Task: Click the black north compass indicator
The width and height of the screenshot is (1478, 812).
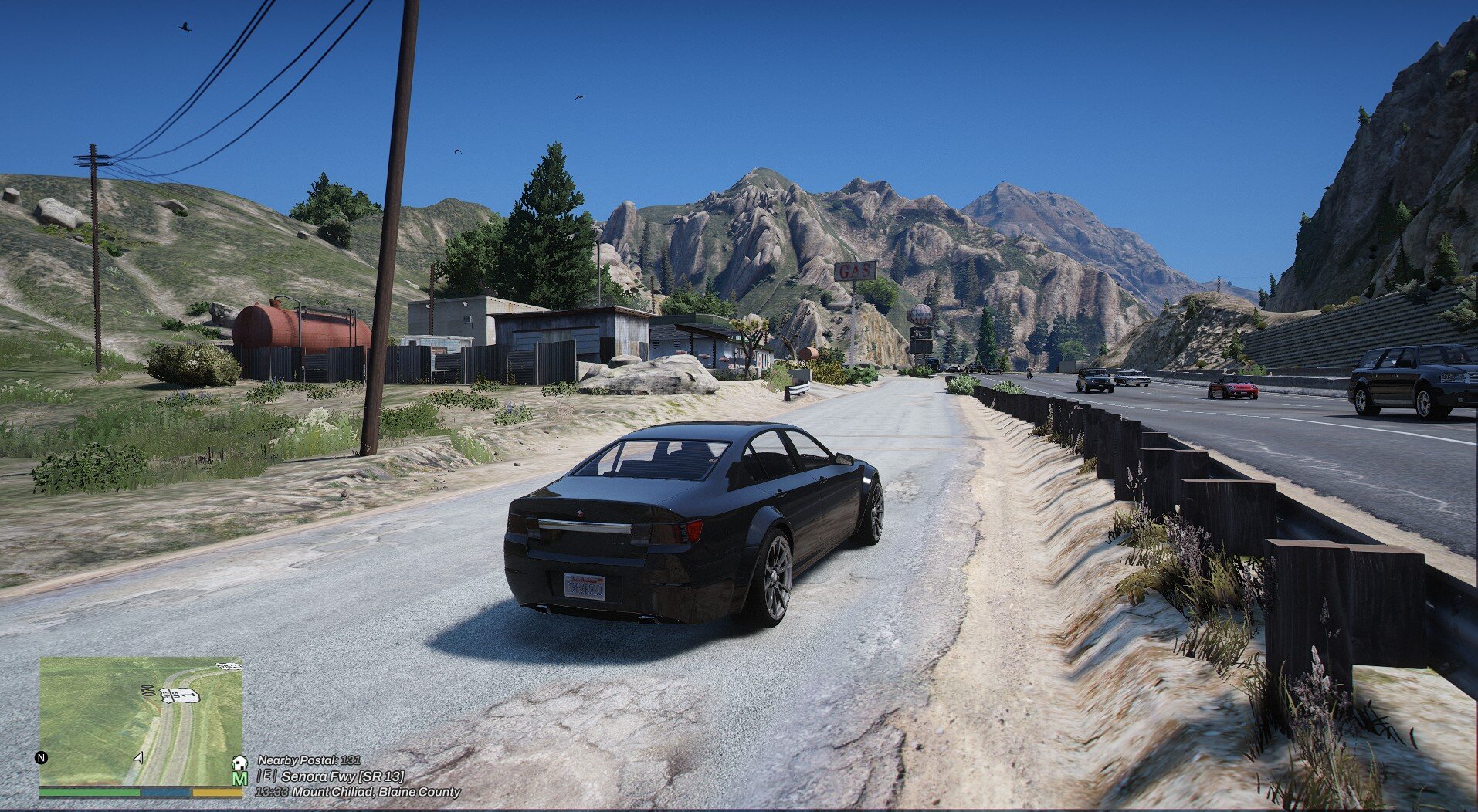Action: (x=41, y=757)
